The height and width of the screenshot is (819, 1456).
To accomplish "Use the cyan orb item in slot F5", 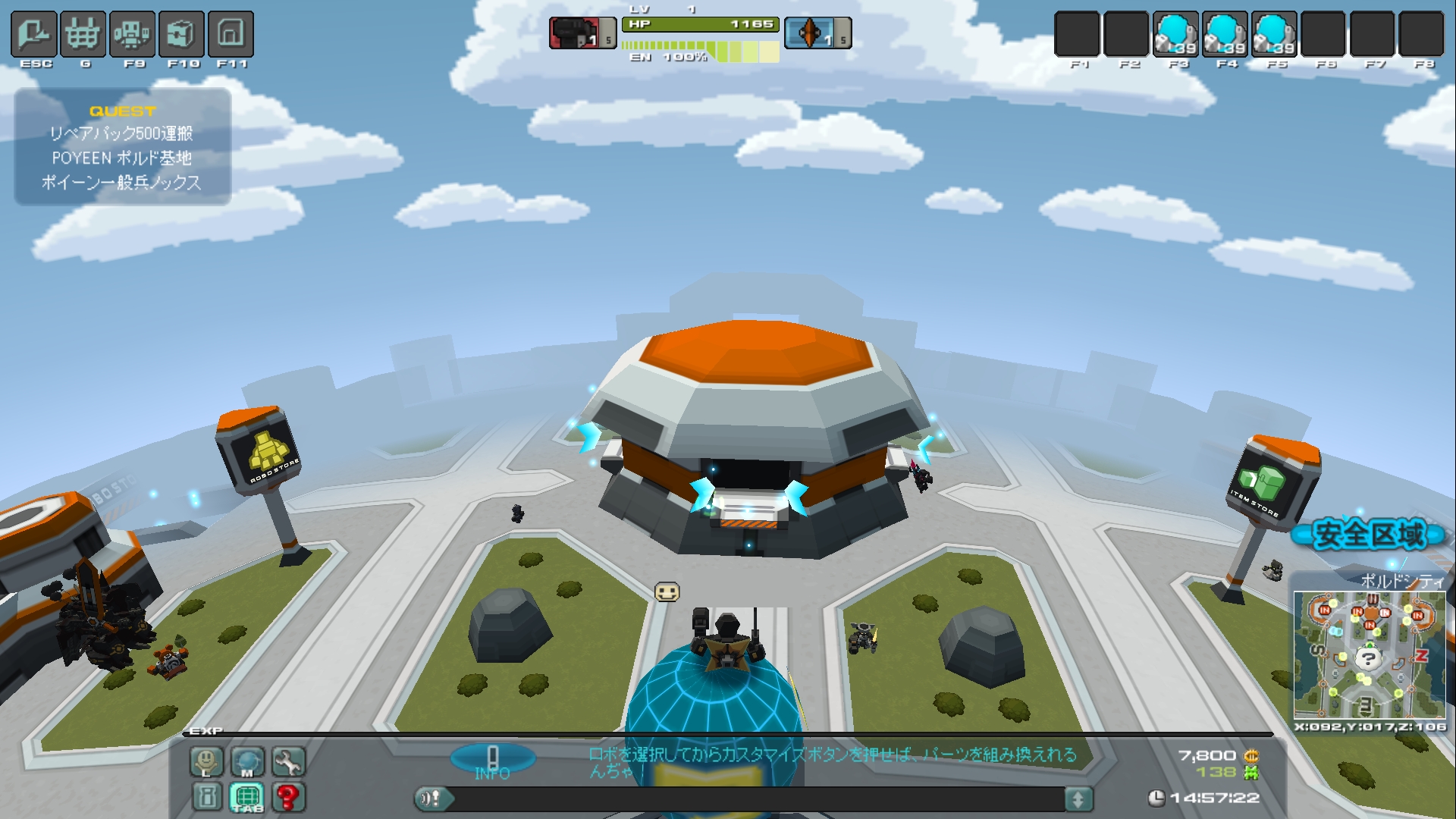I will [1274, 35].
